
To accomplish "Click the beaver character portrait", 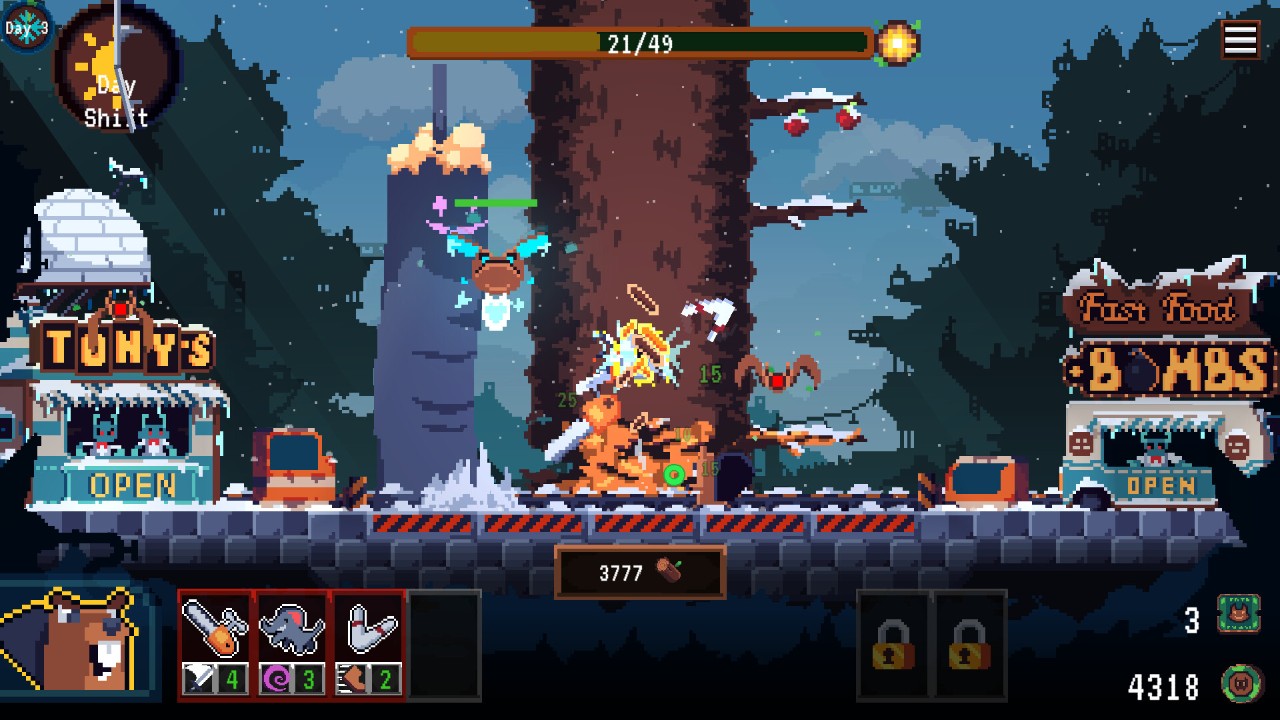I will [x=78, y=645].
